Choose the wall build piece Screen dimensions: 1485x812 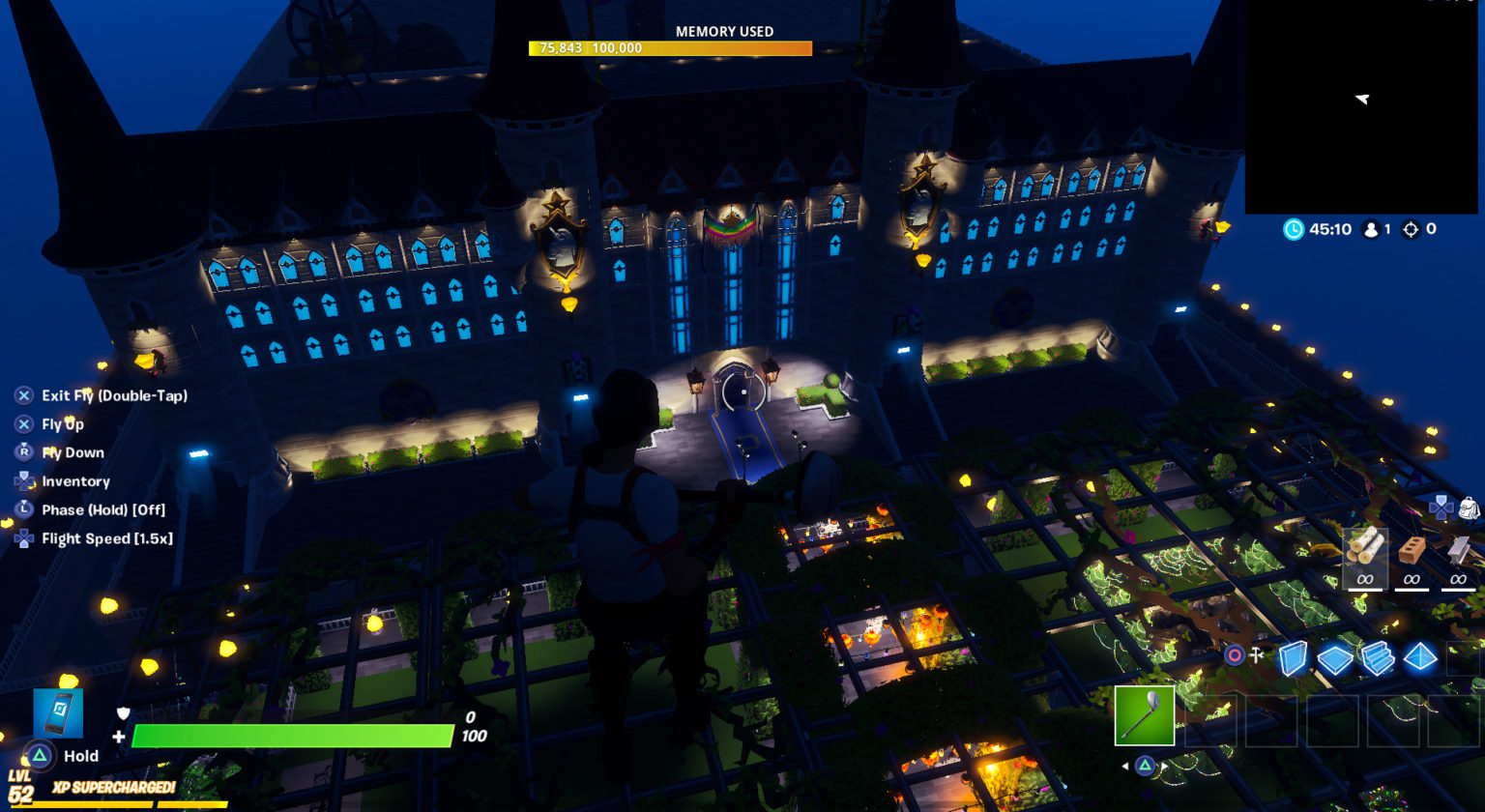(1296, 657)
